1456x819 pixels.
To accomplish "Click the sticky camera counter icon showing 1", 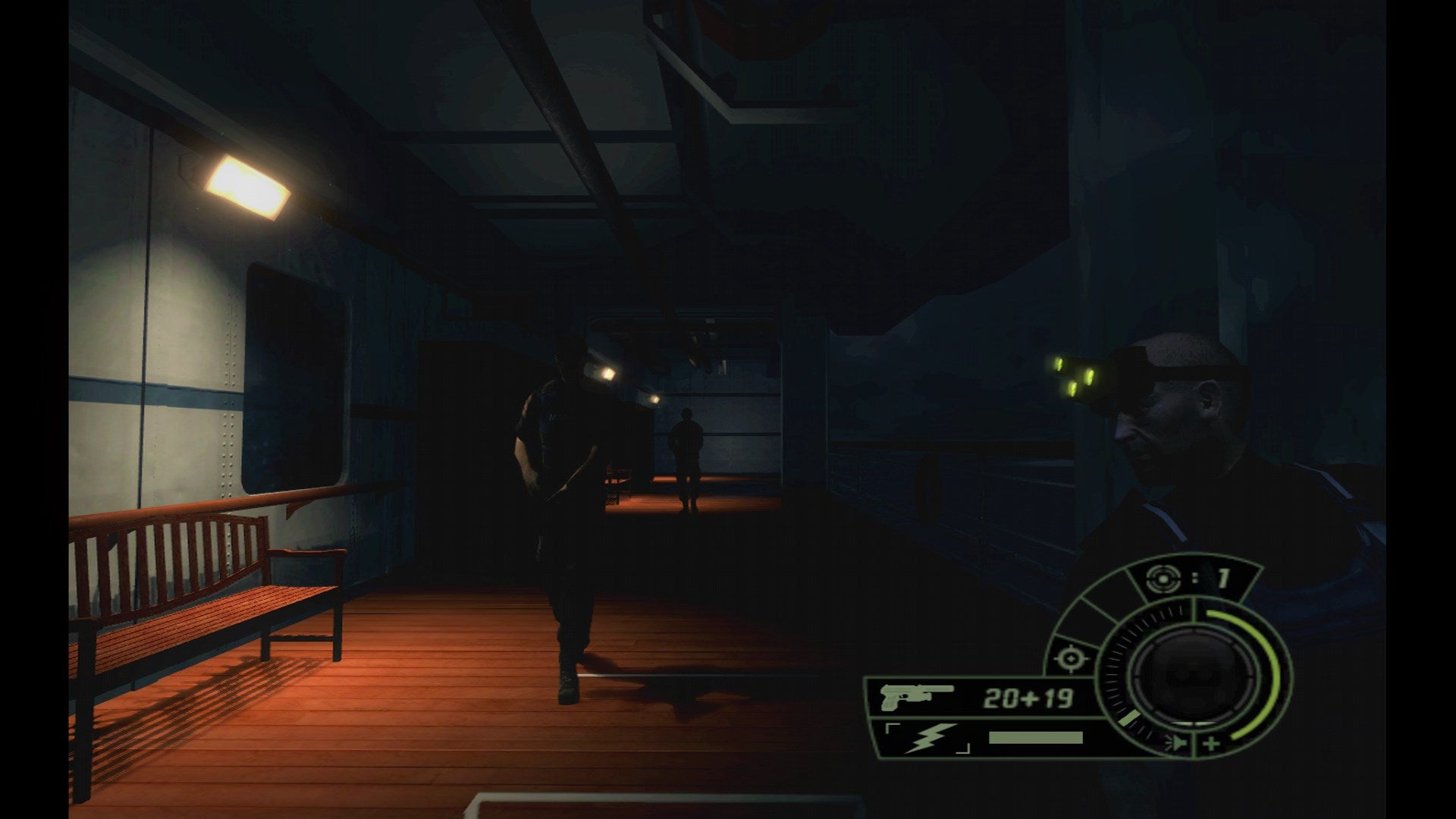I will pos(1163,578).
